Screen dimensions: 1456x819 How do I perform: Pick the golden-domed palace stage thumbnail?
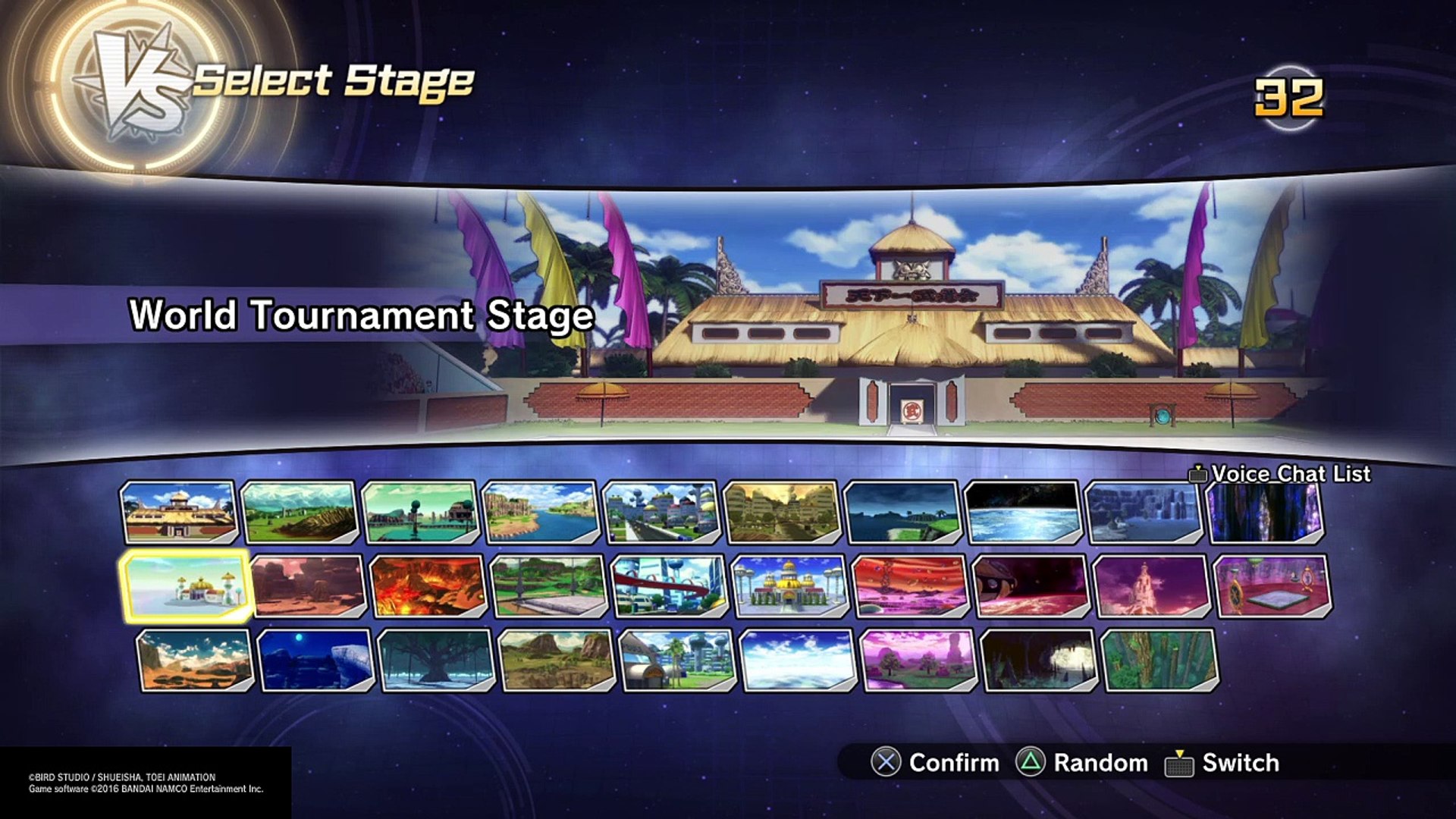[789, 587]
